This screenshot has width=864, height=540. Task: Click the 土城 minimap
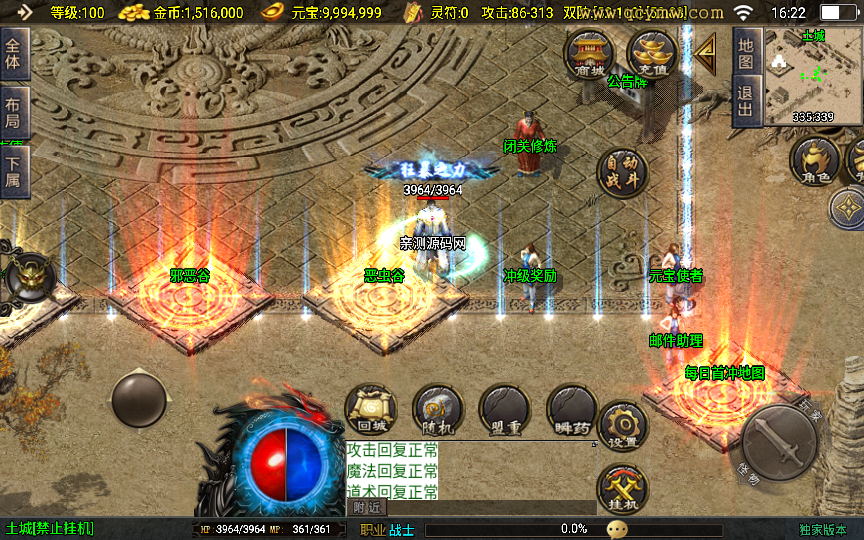click(812, 75)
